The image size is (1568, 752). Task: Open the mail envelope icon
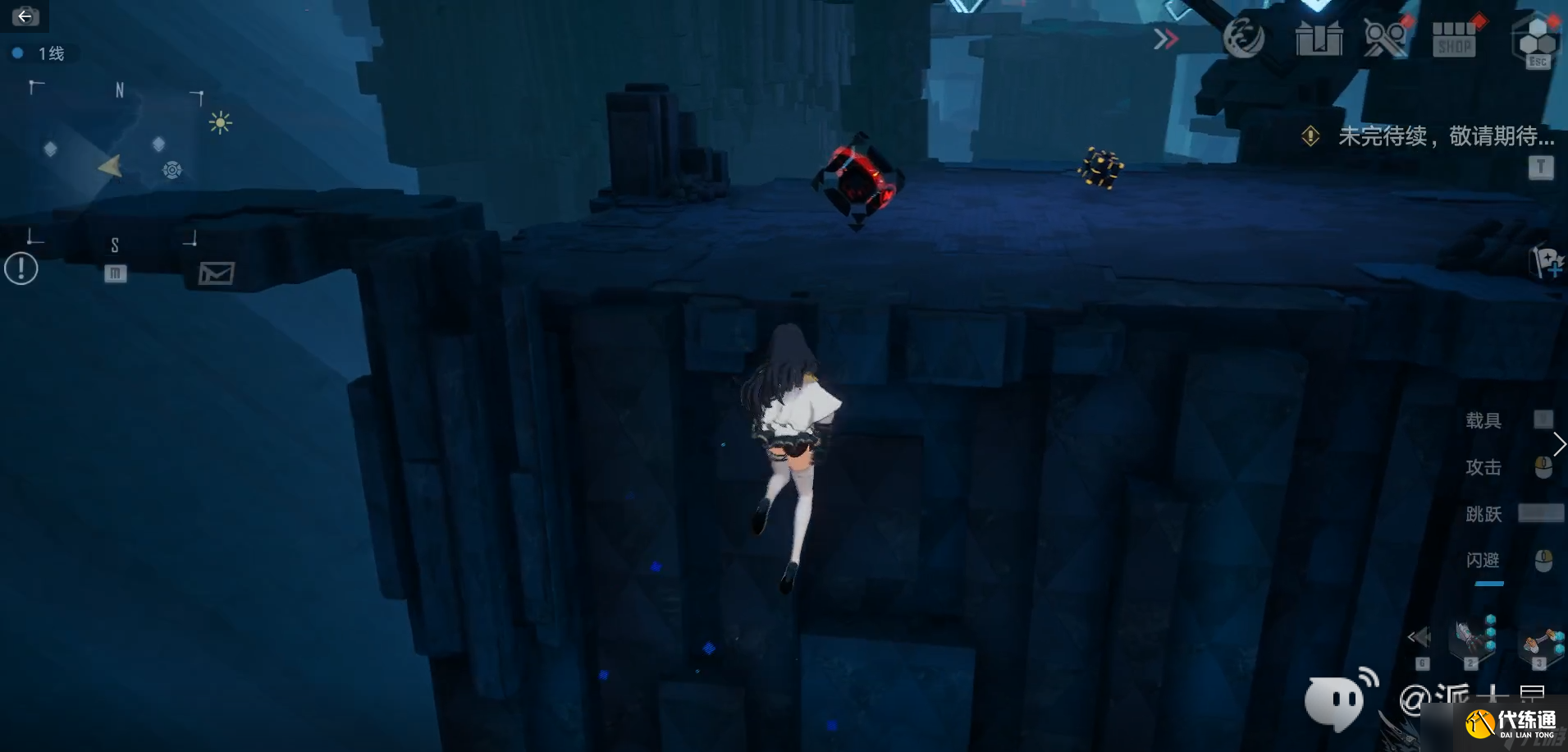point(217,273)
